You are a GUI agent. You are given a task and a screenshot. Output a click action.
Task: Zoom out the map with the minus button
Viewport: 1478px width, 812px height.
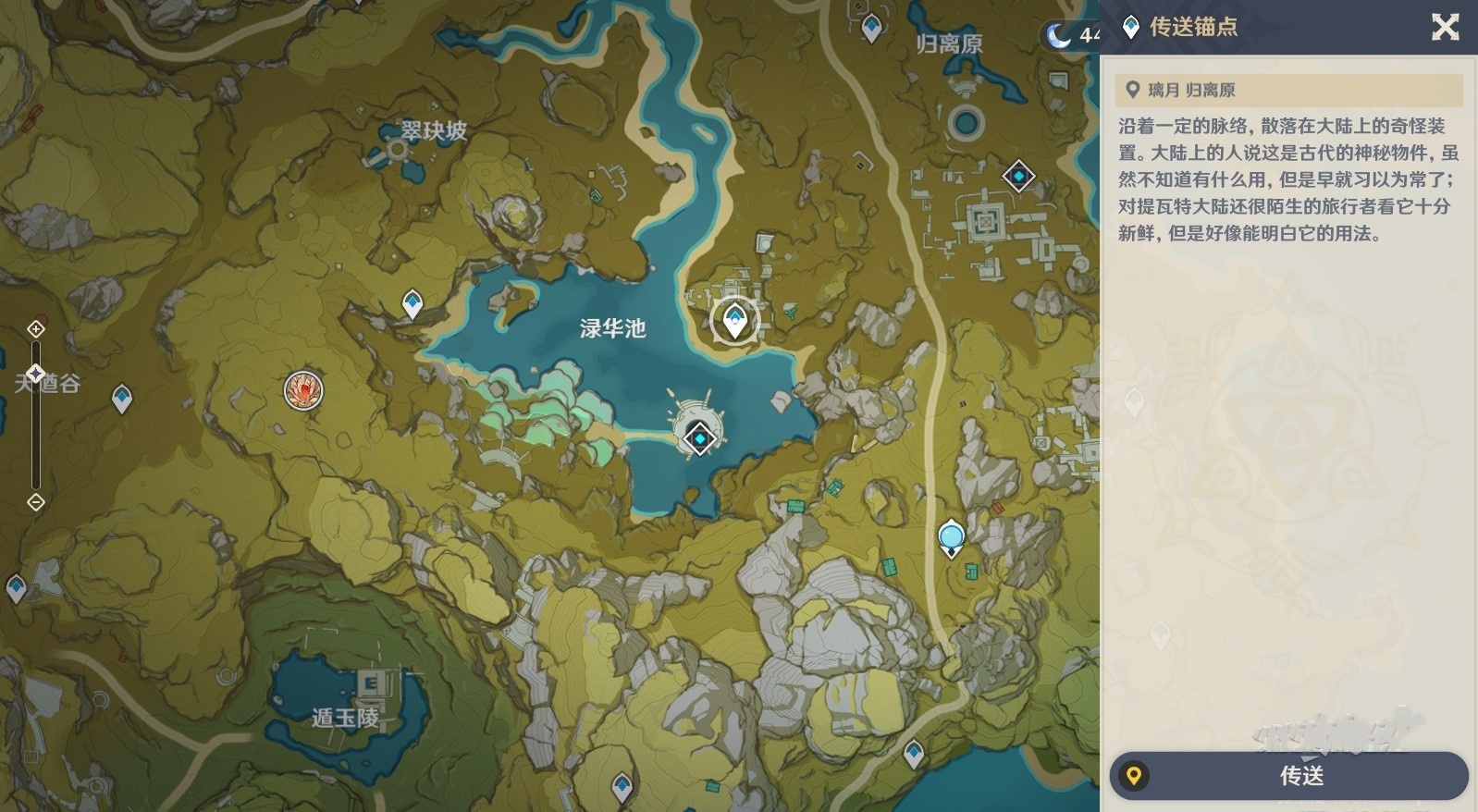[x=35, y=502]
